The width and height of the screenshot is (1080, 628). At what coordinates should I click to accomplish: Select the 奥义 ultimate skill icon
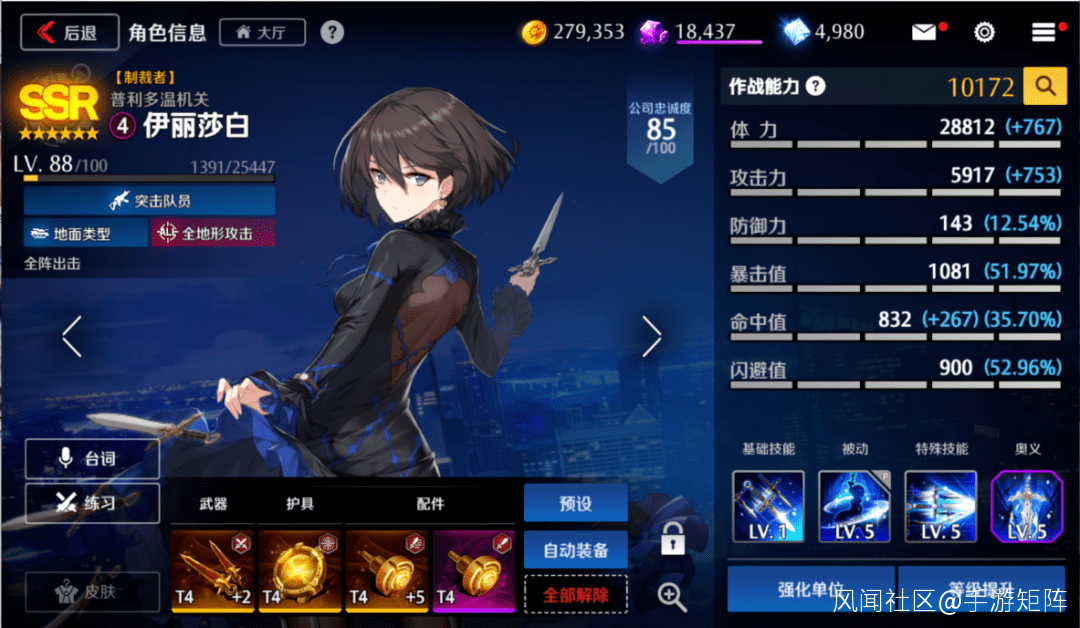[1027, 507]
